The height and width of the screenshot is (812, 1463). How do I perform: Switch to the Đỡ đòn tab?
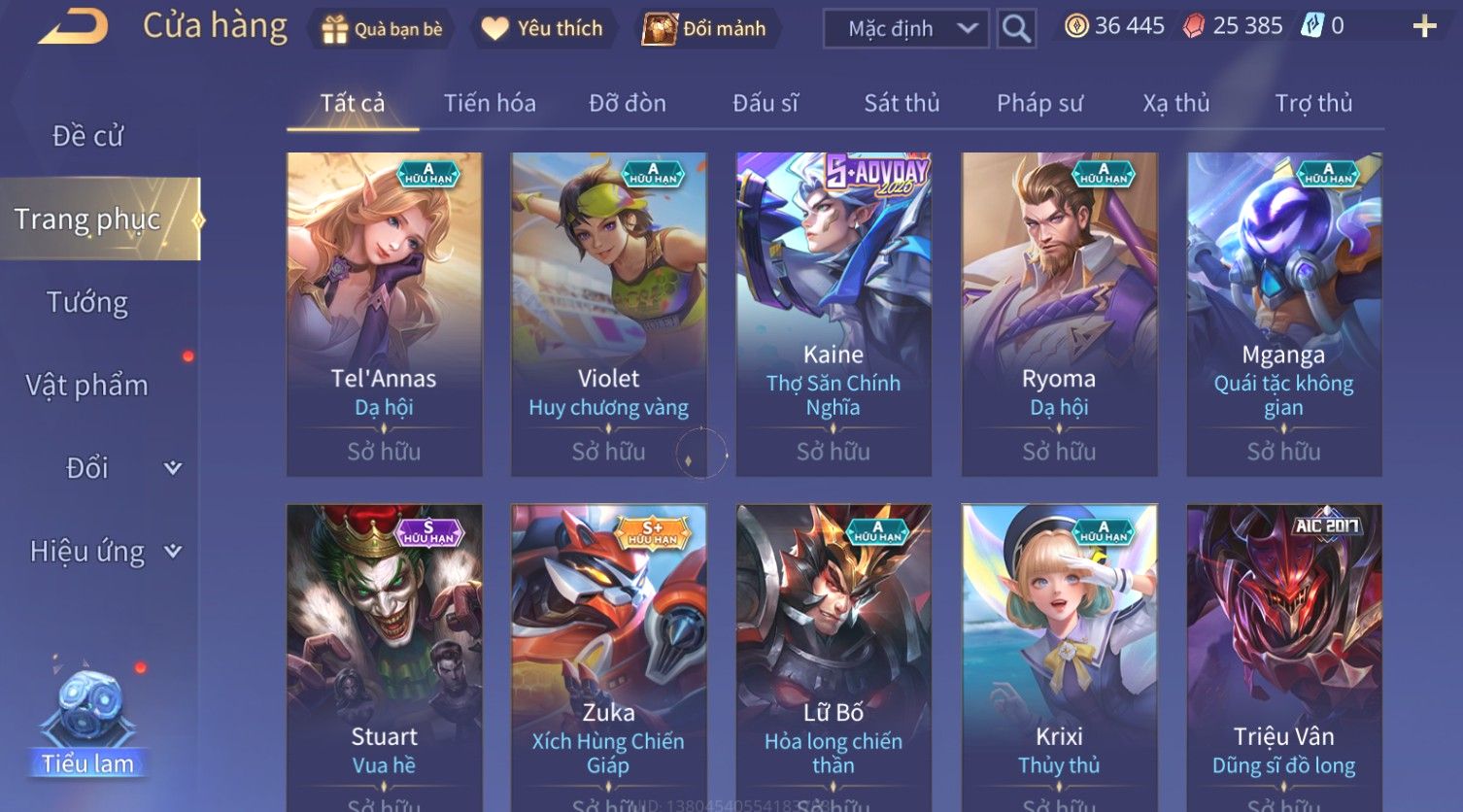[x=628, y=103]
